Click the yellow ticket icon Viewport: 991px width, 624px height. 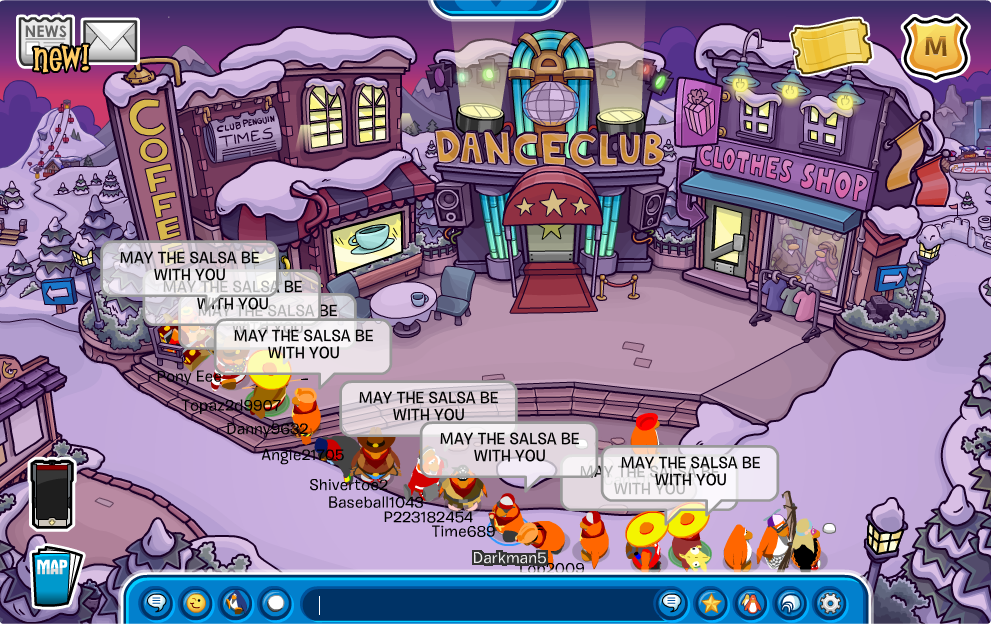(830, 45)
